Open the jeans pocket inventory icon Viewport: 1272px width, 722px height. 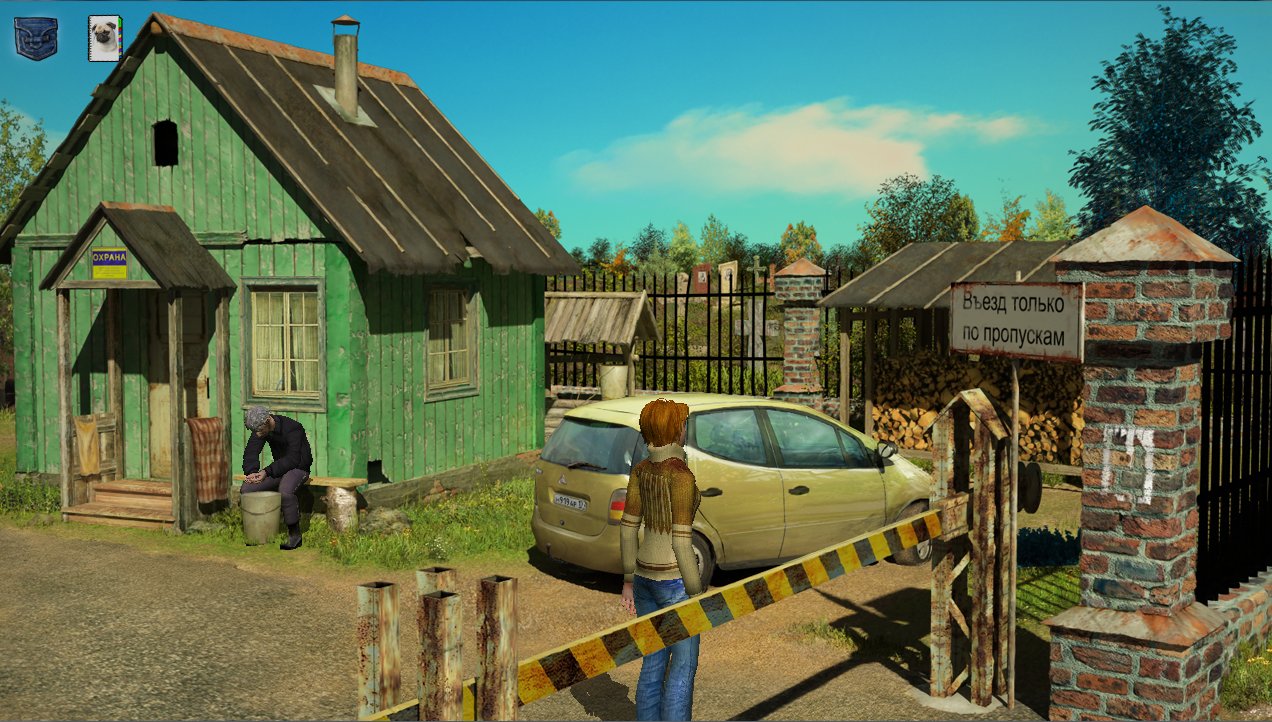(x=36, y=39)
